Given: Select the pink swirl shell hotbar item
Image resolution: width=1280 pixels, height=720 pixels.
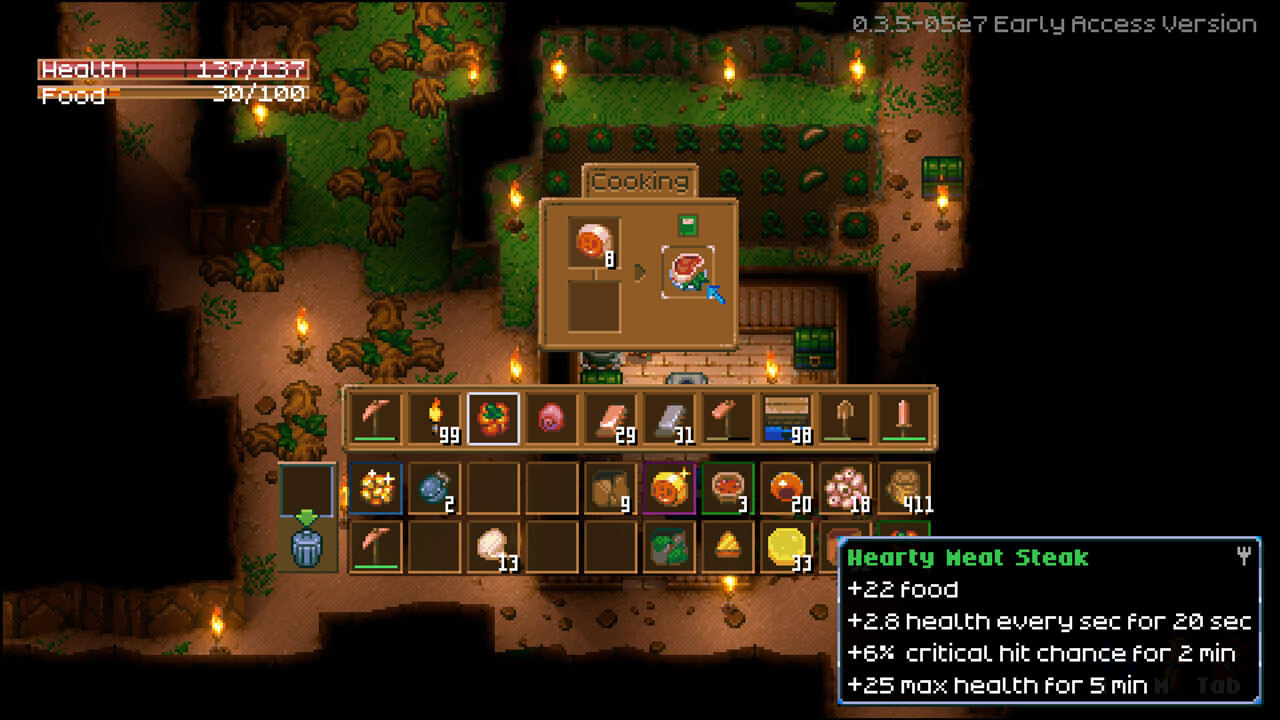Looking at the screenshot, I should [552, 418].
